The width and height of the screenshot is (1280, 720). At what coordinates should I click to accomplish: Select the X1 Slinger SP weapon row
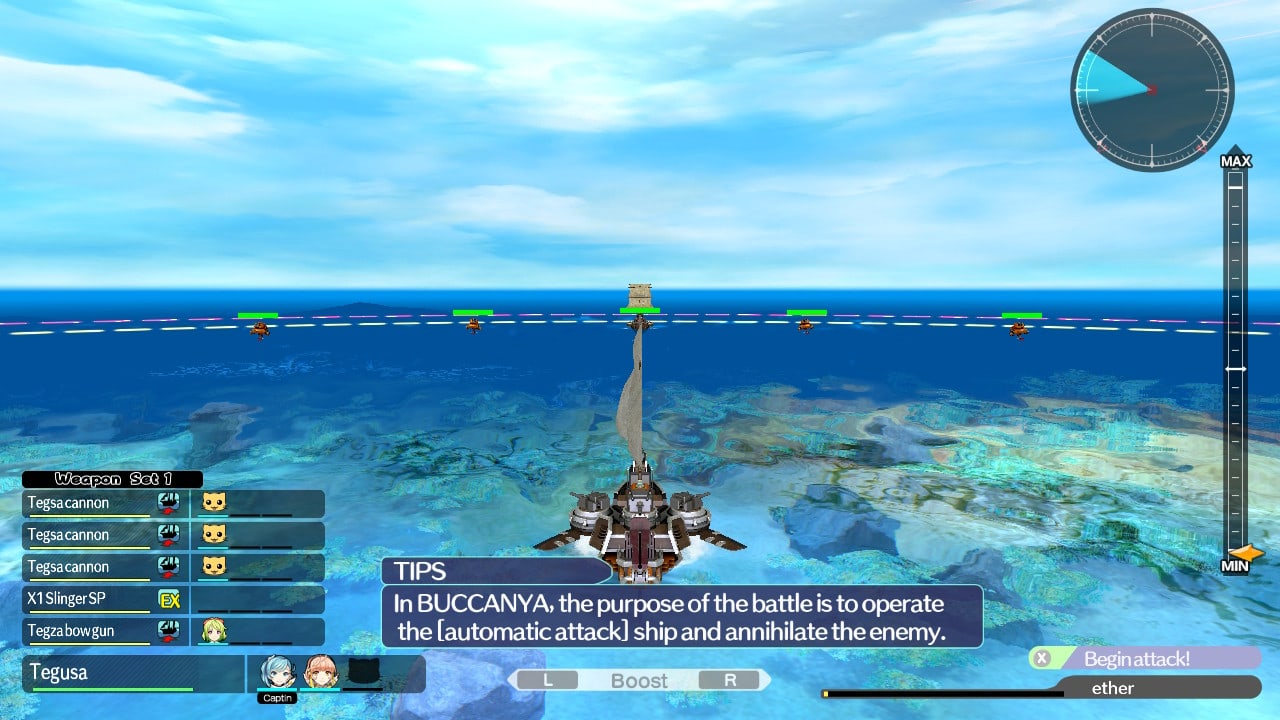[x=88, y=599]
